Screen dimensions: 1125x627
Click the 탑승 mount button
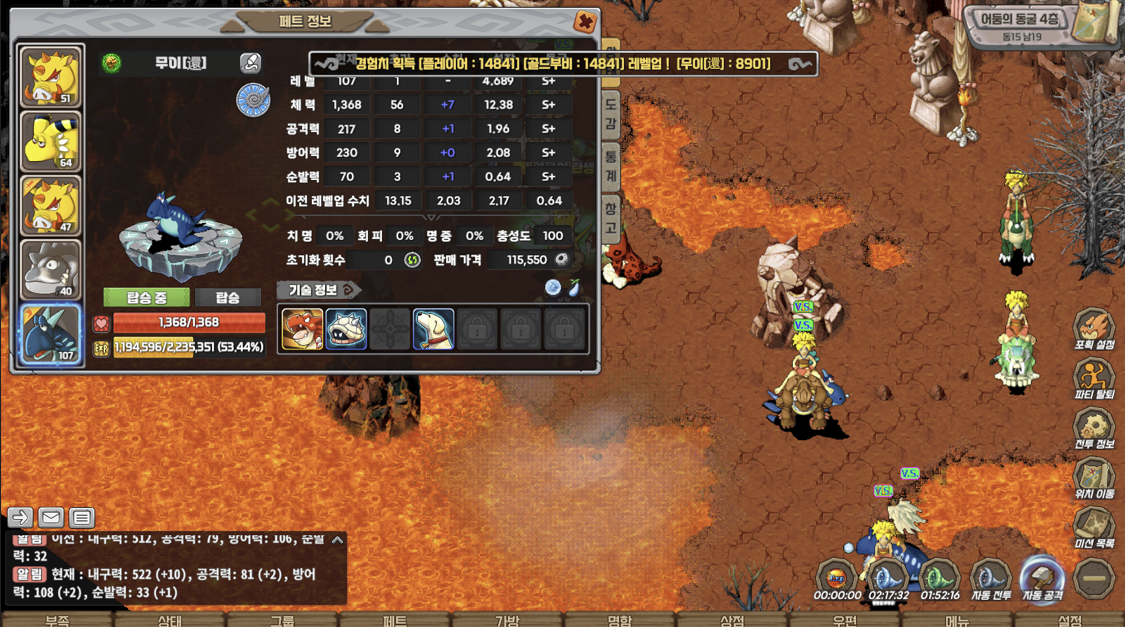pyautogui.click(x=227, y=298)
